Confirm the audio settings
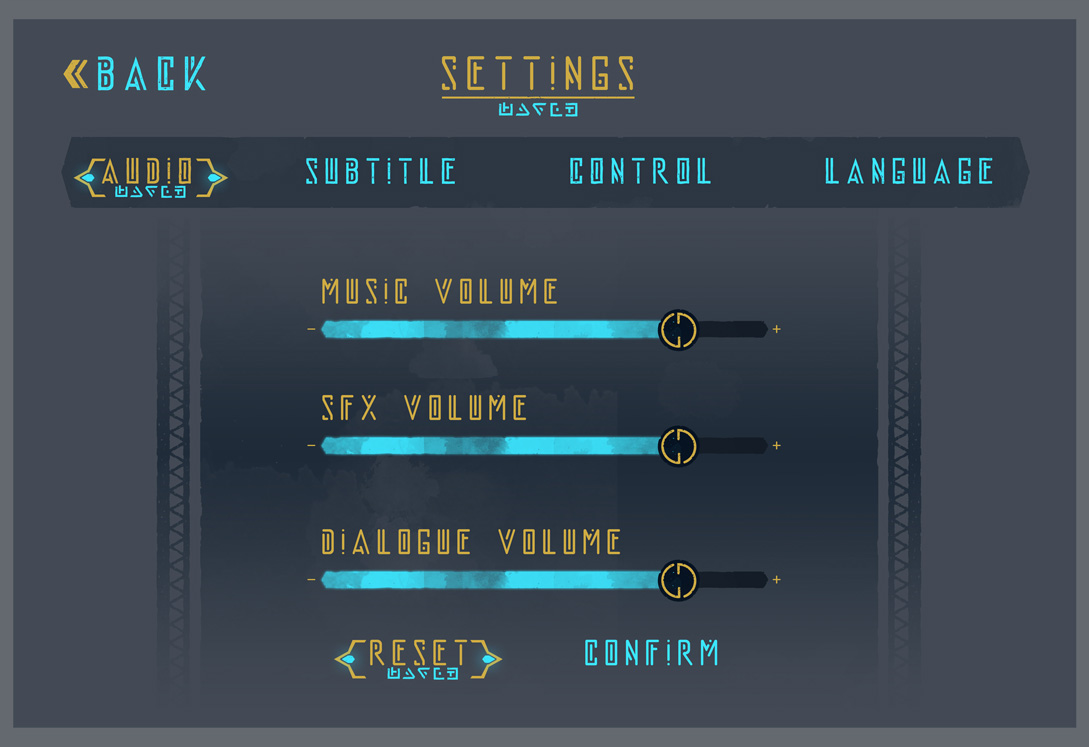This screenshot has height=747, width=1089. click(x=651, y=653)
